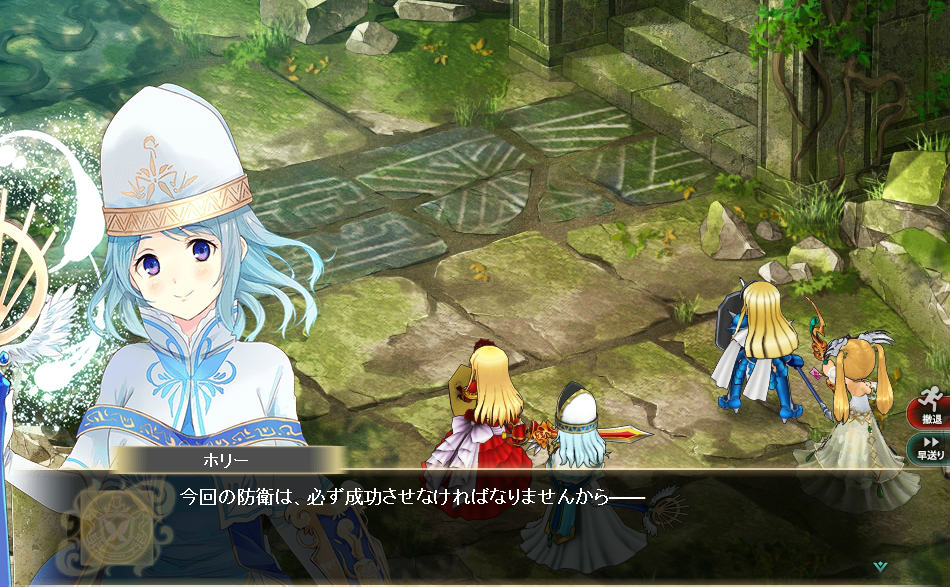Screen dimensions: 950x587
Task: Click the red 撤退 retreat button
Action: (930, 409)
